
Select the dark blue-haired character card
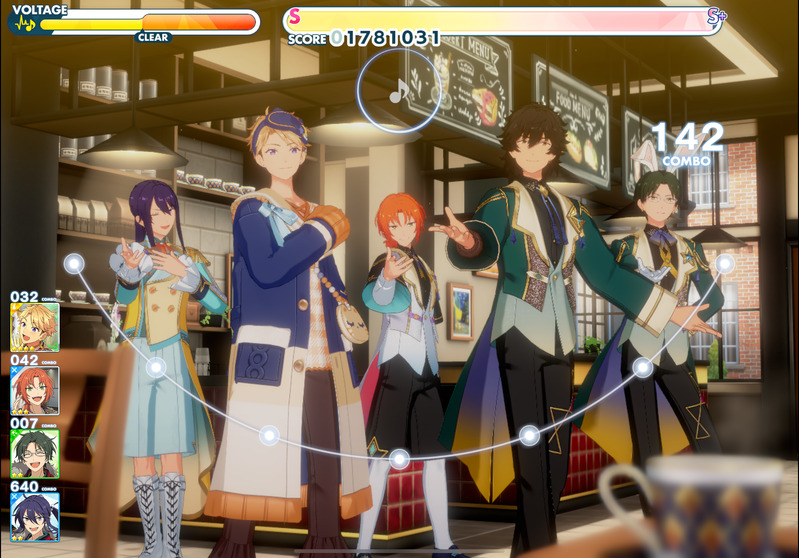coord(35,516)
